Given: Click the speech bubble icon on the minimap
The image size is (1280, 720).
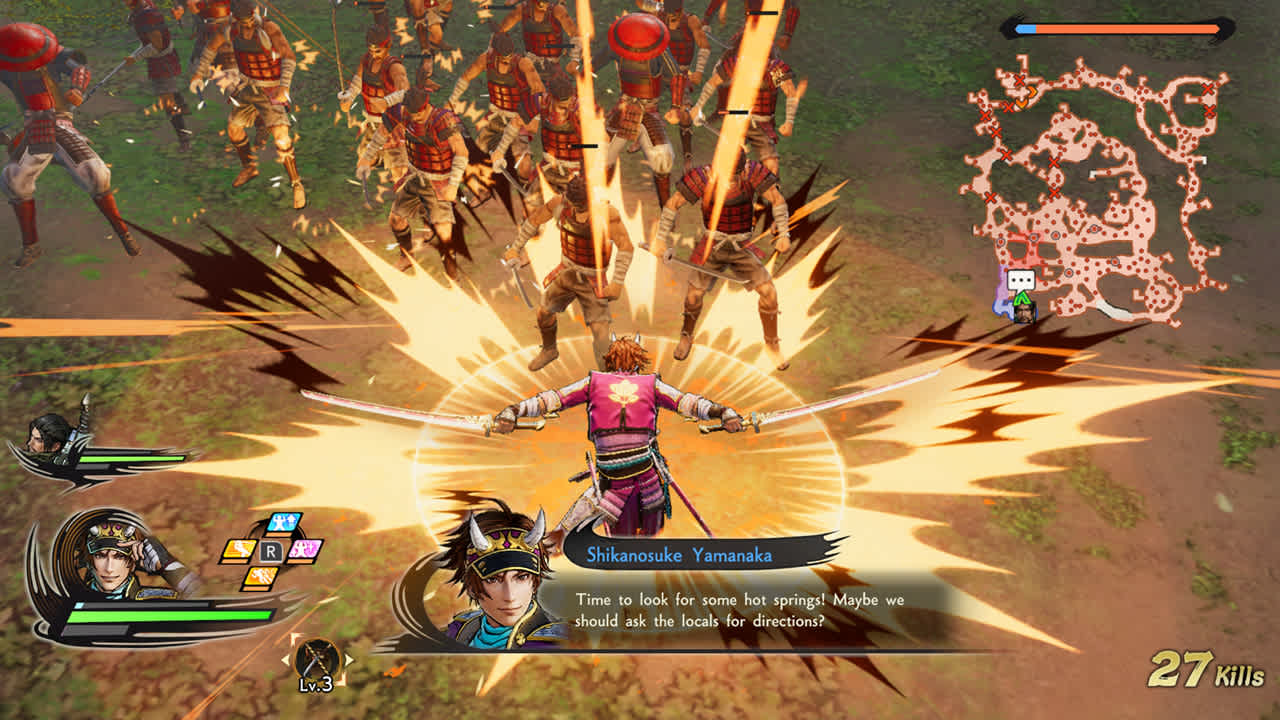Looking at the screenshot, I should point(1021,280).
